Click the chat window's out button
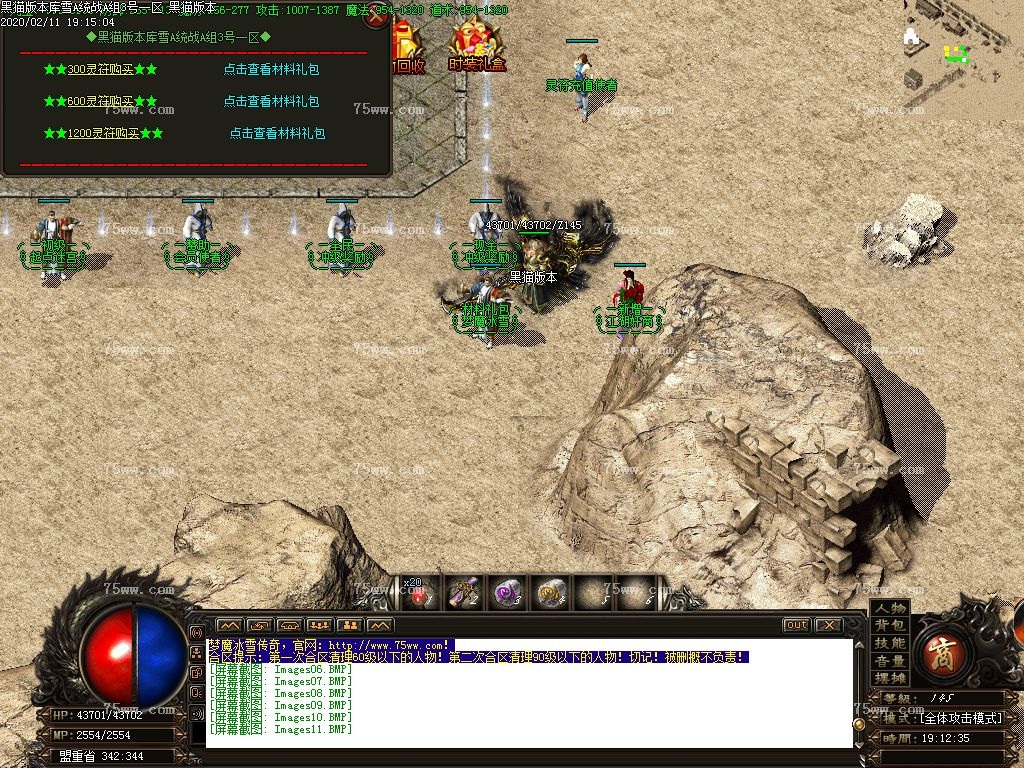Viewport: 1024px width, 768px height. pos(796,625)
